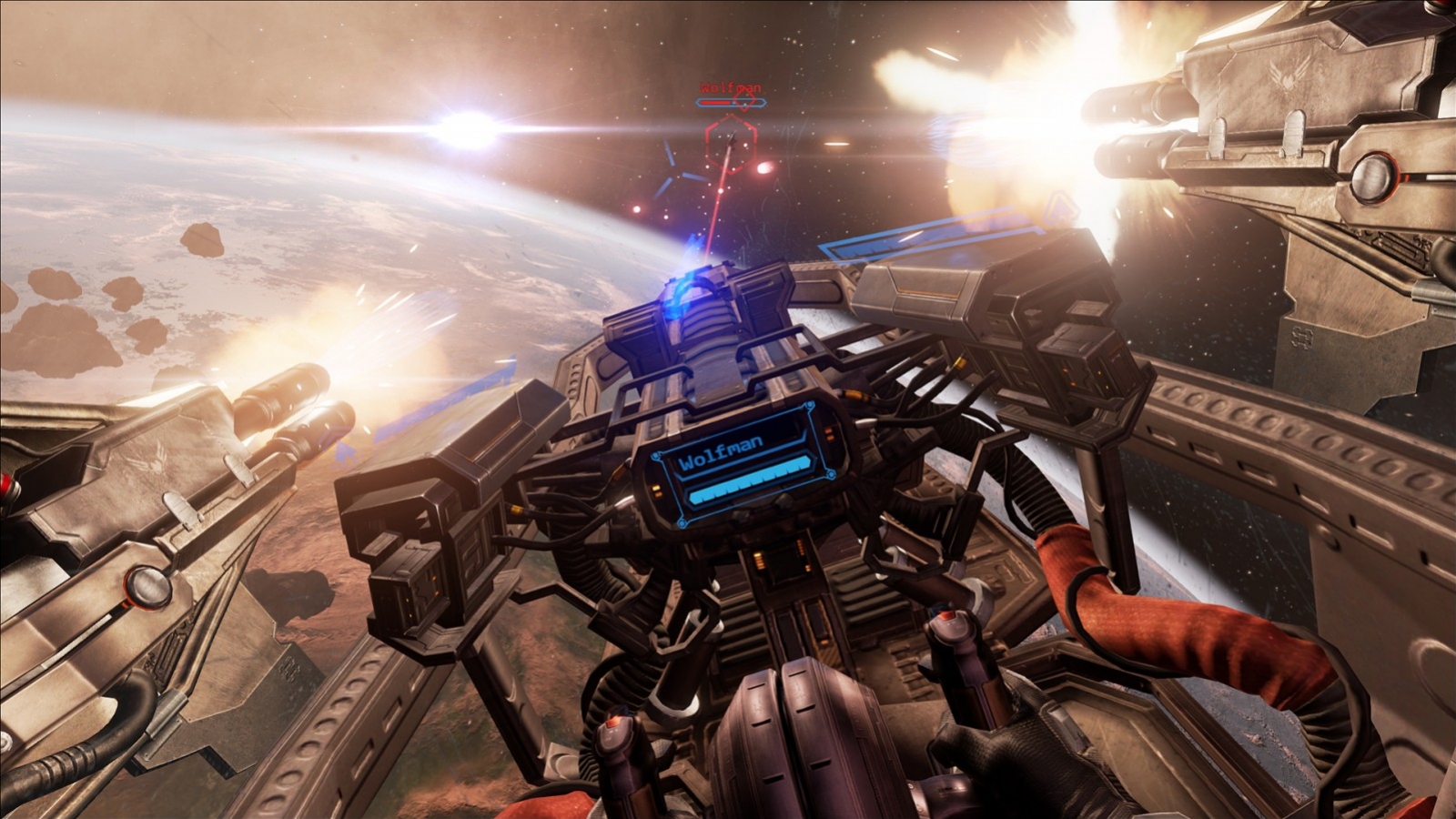Click the blue triangle marker on the HUD panel
The image size is (1456, 819).
(1062, 206)
